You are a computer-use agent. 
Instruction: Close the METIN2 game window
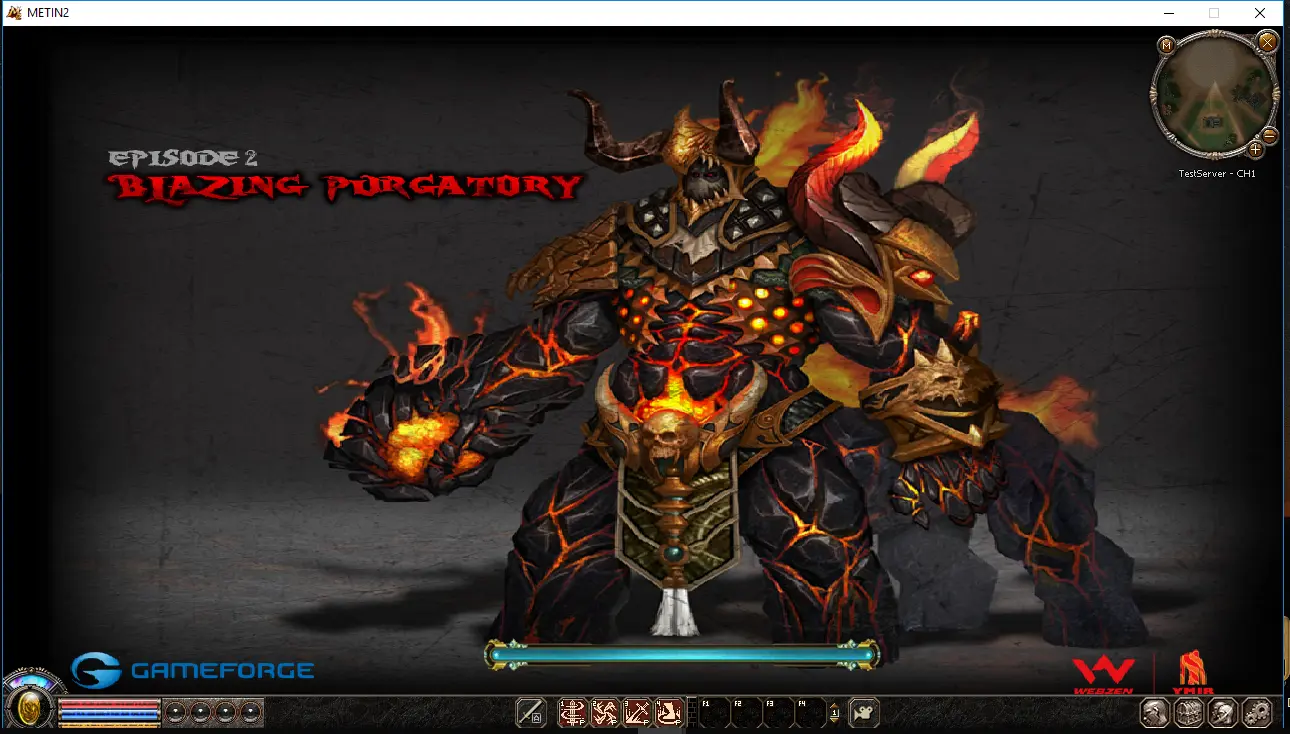coord(1260,13)
